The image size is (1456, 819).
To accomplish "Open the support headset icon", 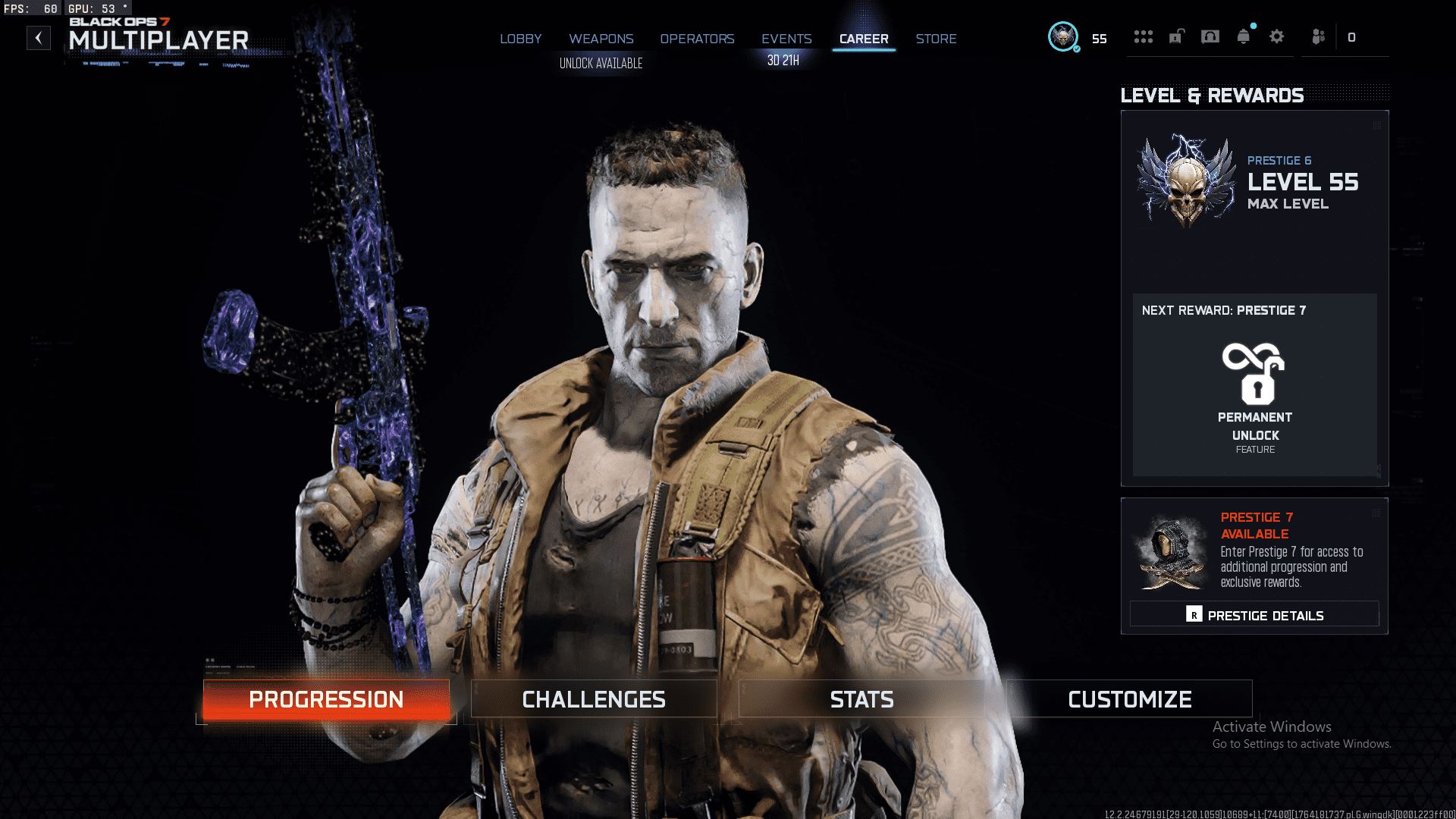I will (1210, 36).
